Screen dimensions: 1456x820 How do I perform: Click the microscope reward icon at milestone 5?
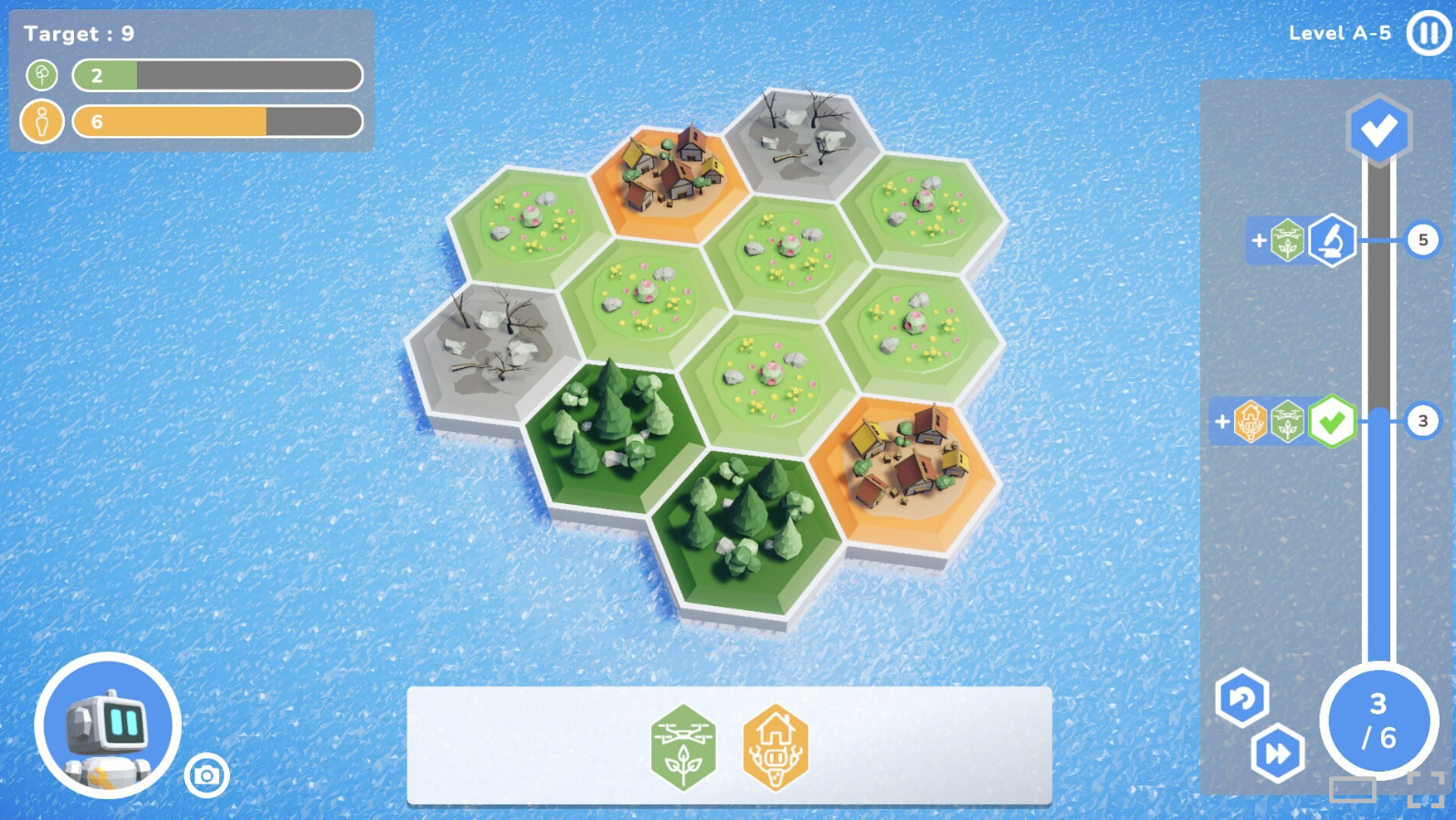pyautogui.click(x=1331, y=242)
